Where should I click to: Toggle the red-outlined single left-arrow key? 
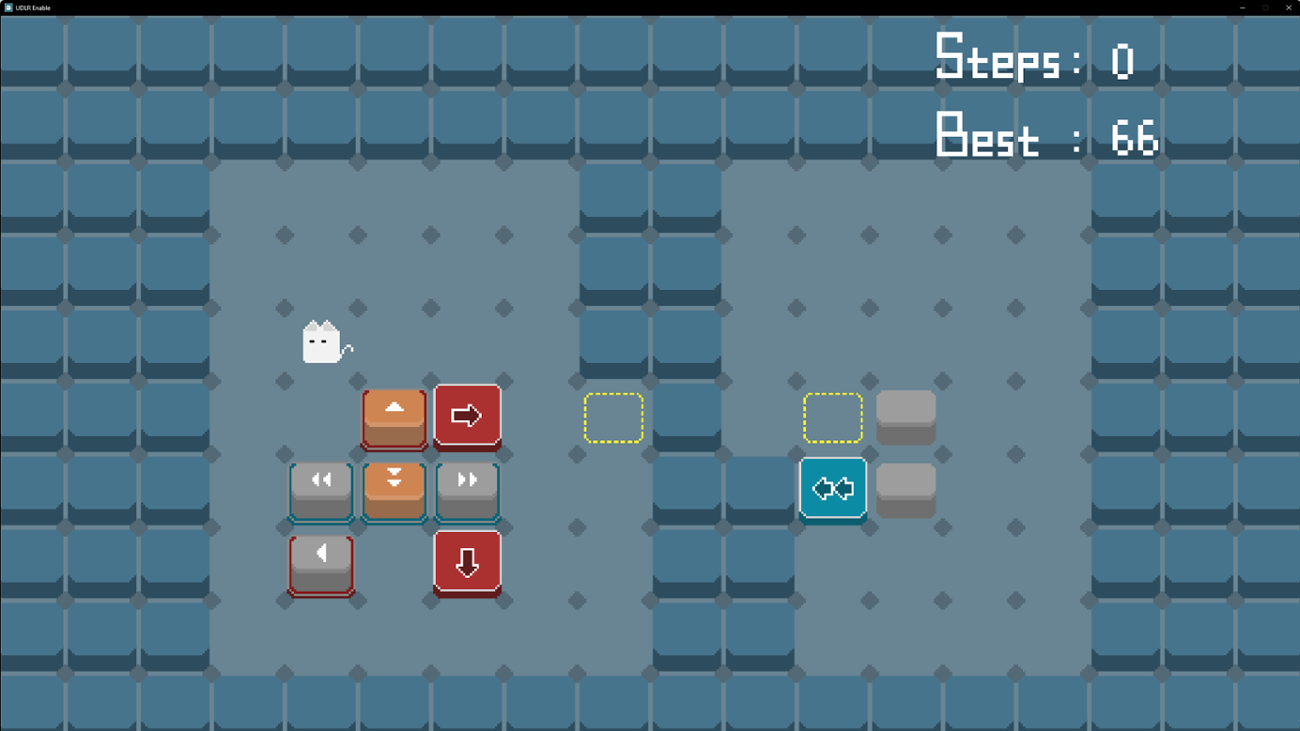click(x=320, y=562)
